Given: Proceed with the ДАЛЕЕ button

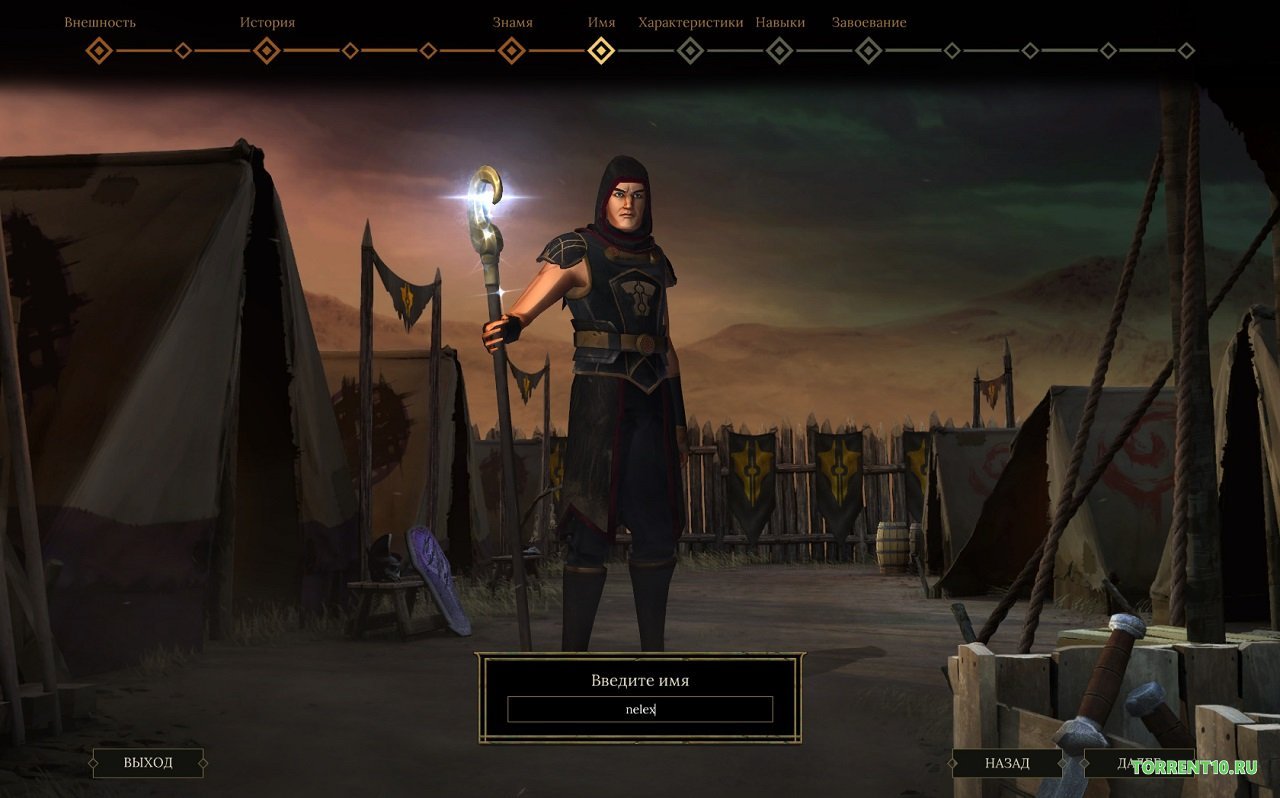Looking at the screenshot, I should tap(1140, 763).
